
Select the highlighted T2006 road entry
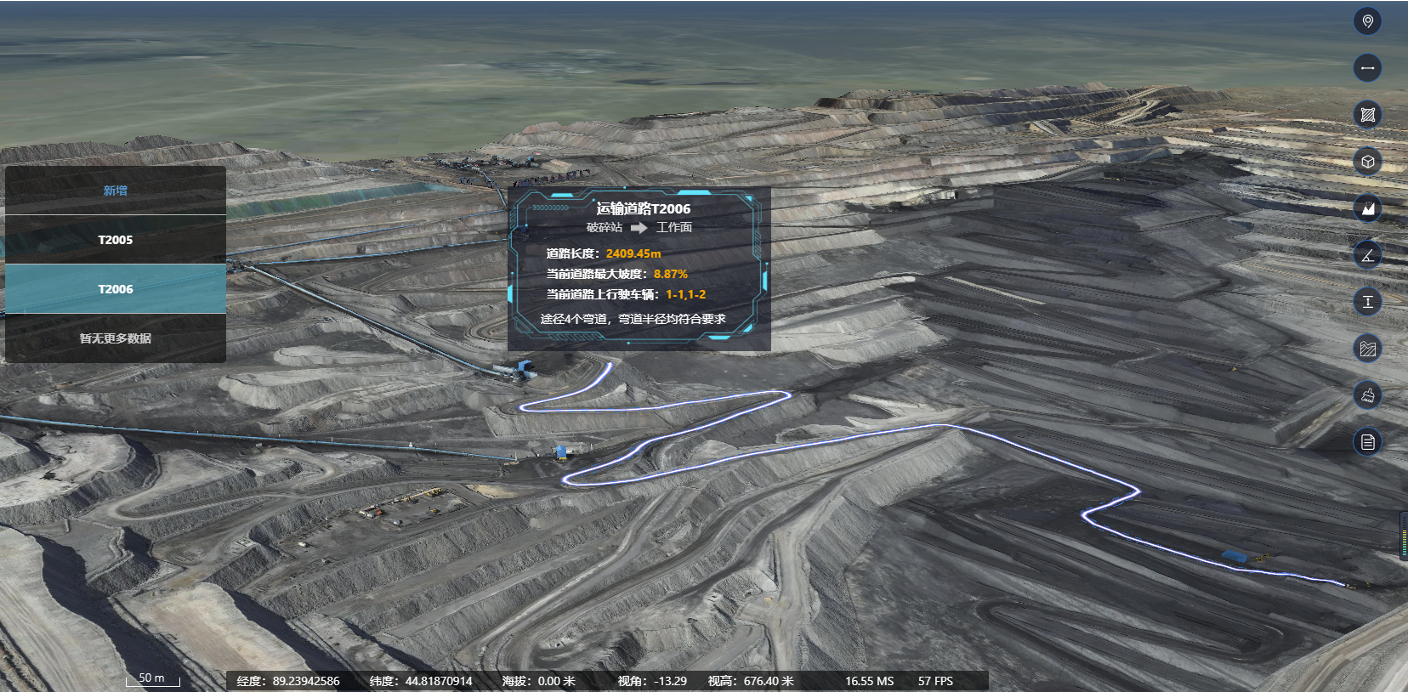[115, 289]
